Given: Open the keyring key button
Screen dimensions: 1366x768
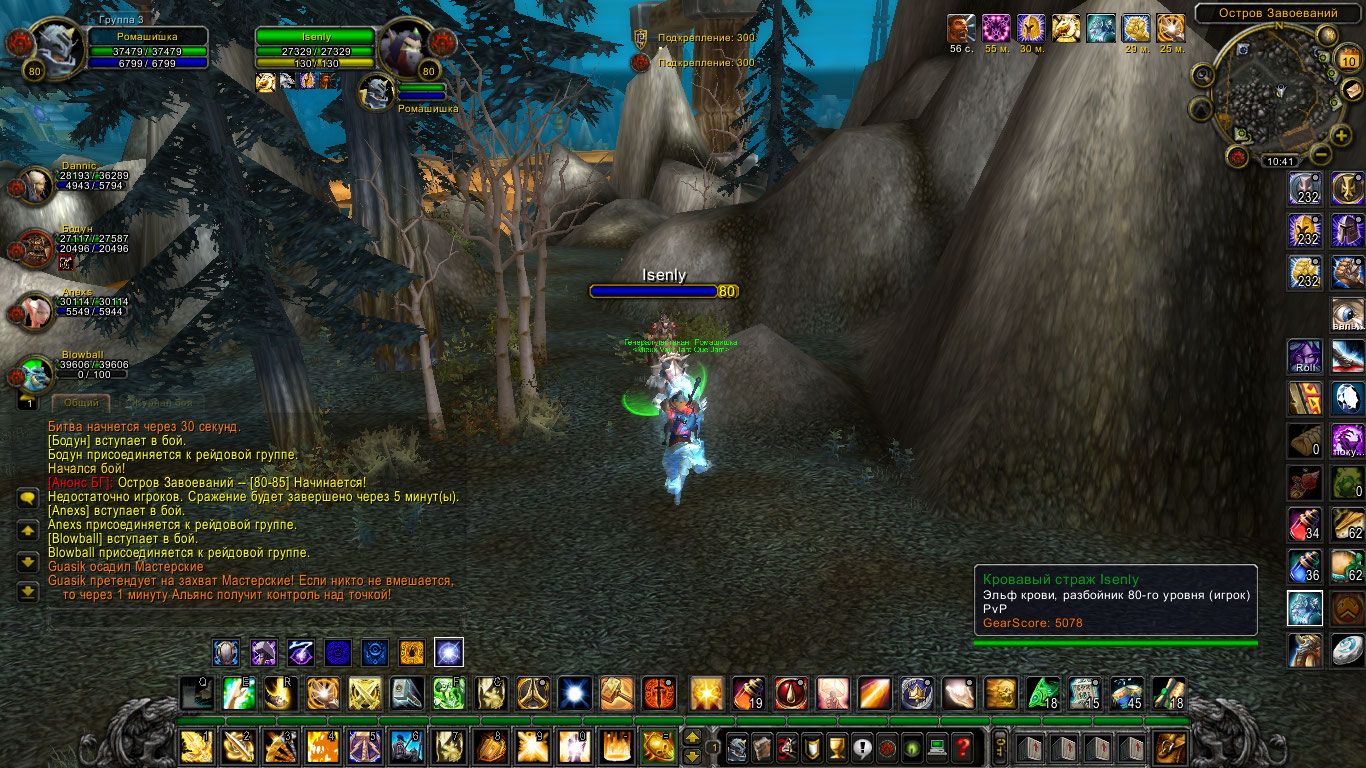Looking at the screenshot, I should (998, 746).
